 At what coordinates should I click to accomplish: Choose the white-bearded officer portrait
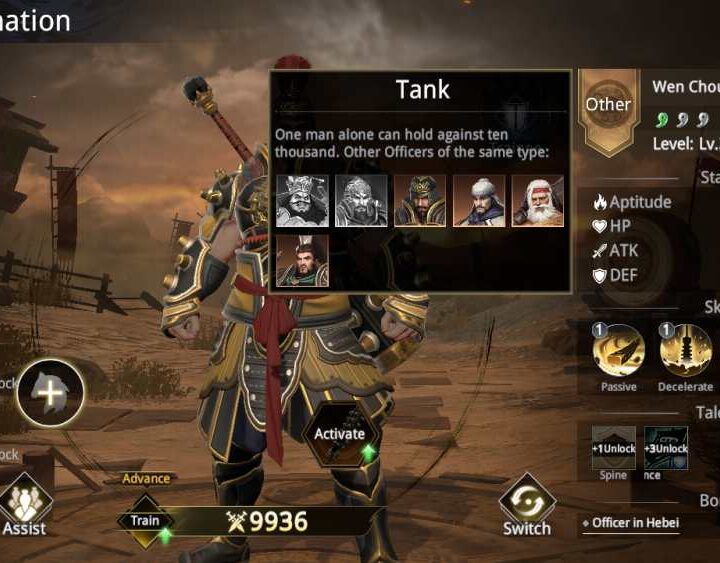click(538, 201)
